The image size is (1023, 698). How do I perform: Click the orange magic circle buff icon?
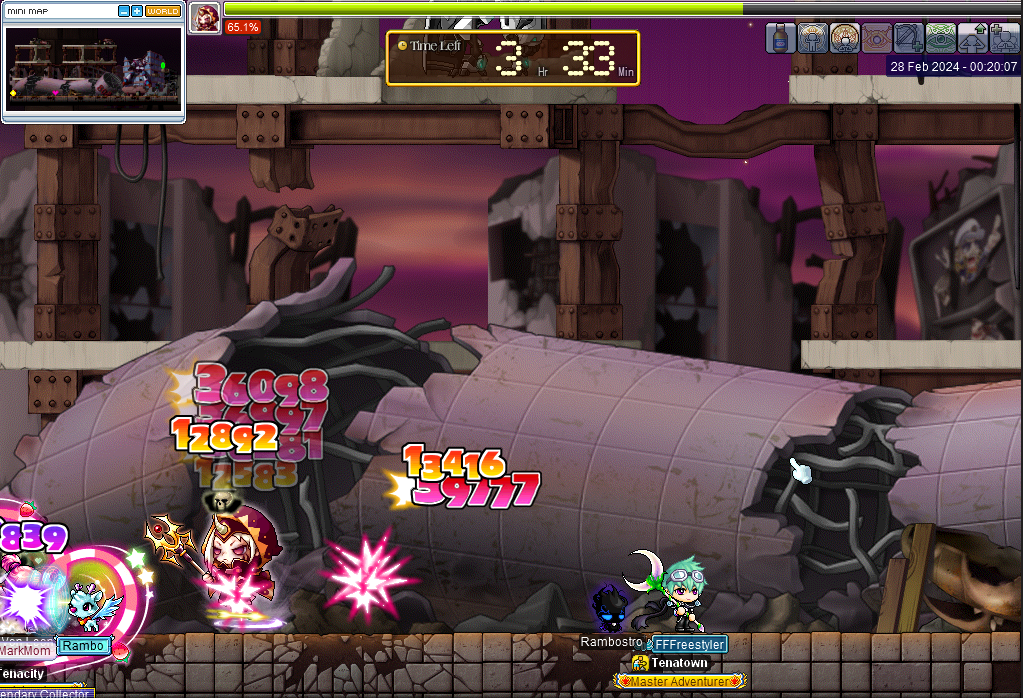[845, 38]
